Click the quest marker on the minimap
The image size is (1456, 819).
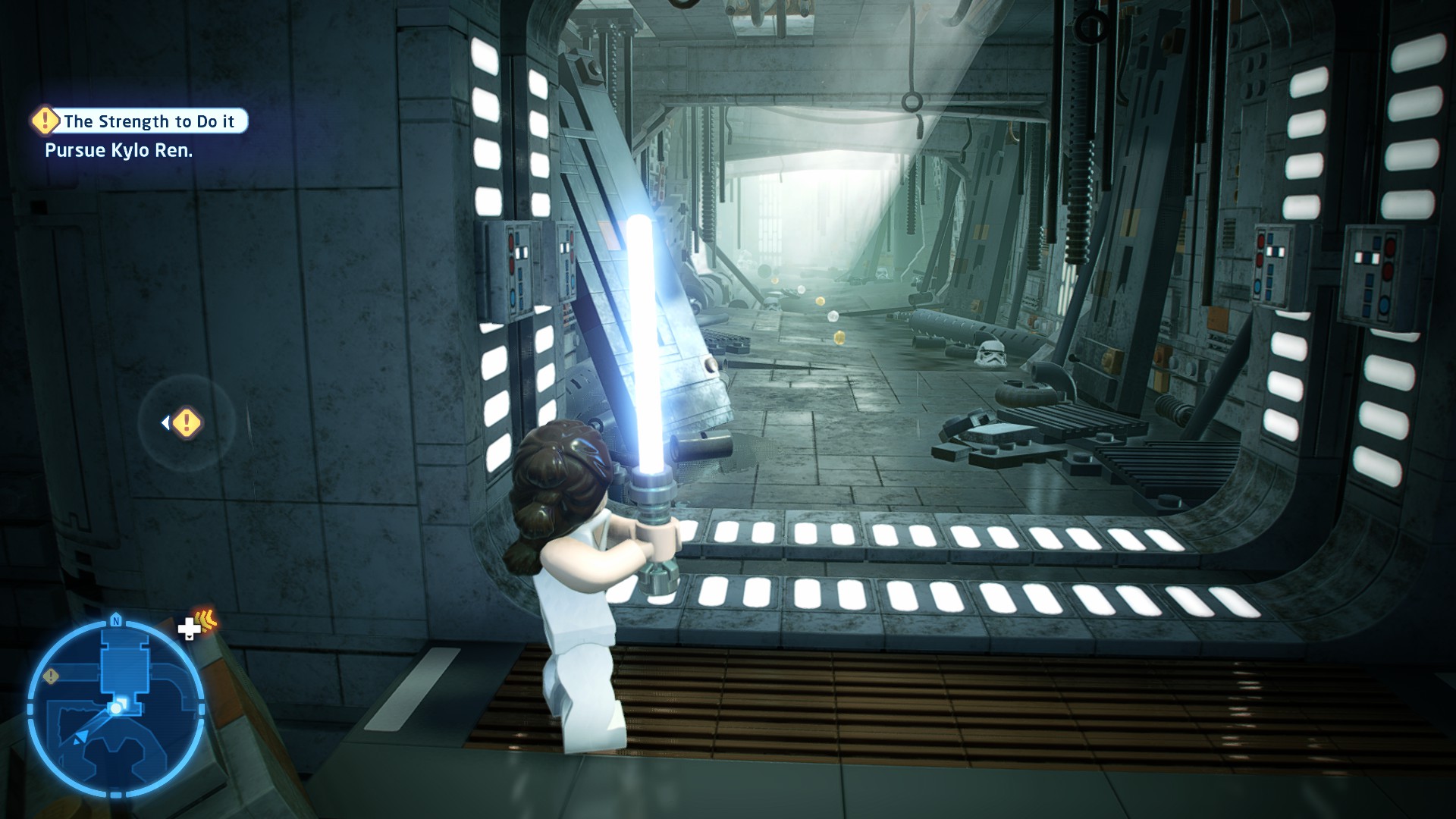click(x=51, y=676)
